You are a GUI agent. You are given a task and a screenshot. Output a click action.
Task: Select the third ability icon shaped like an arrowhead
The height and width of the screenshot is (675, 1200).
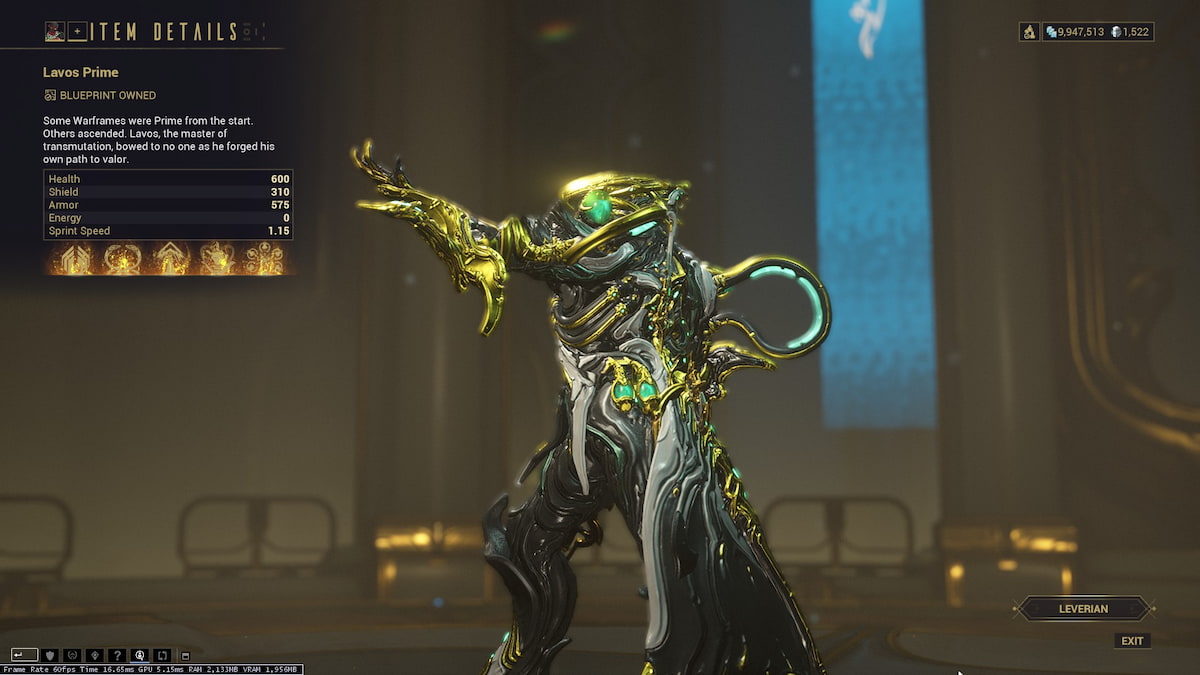point(169,259)
